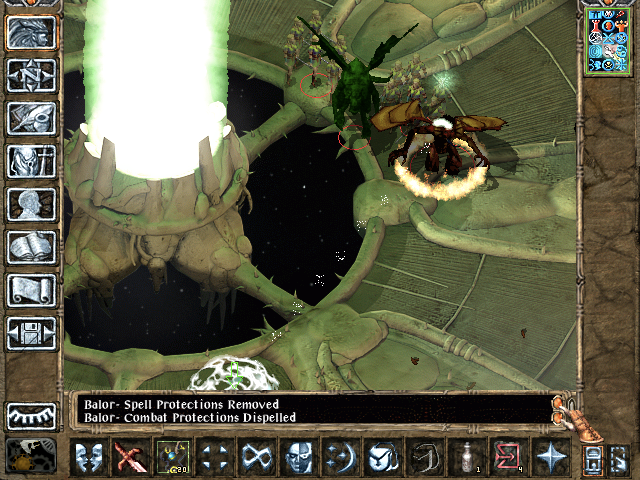Return to the game view button
This screenshot has width=640, height=480.
[x=31, y=32]
